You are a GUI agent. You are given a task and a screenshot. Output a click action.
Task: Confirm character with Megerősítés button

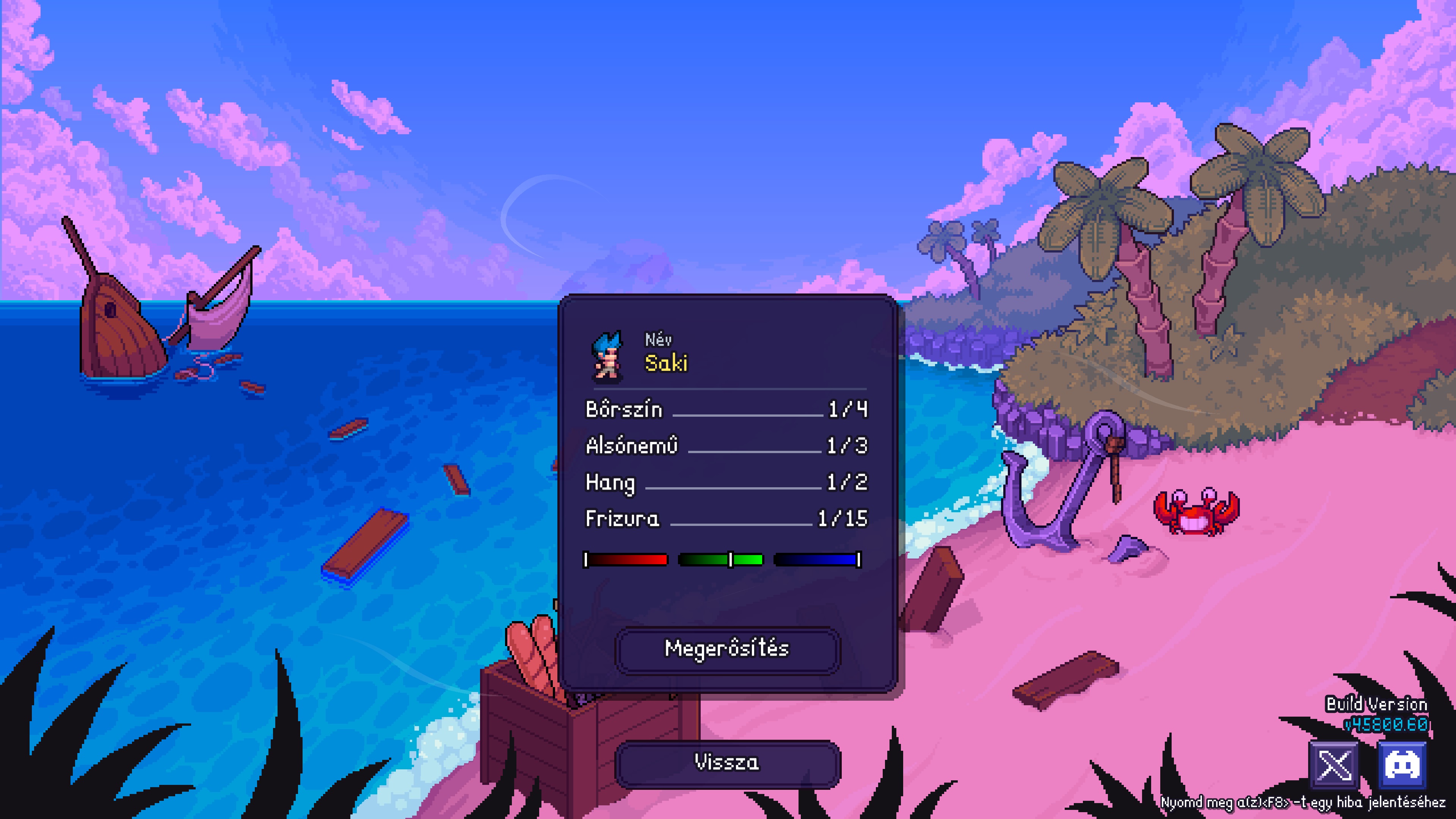click(727, 650)
